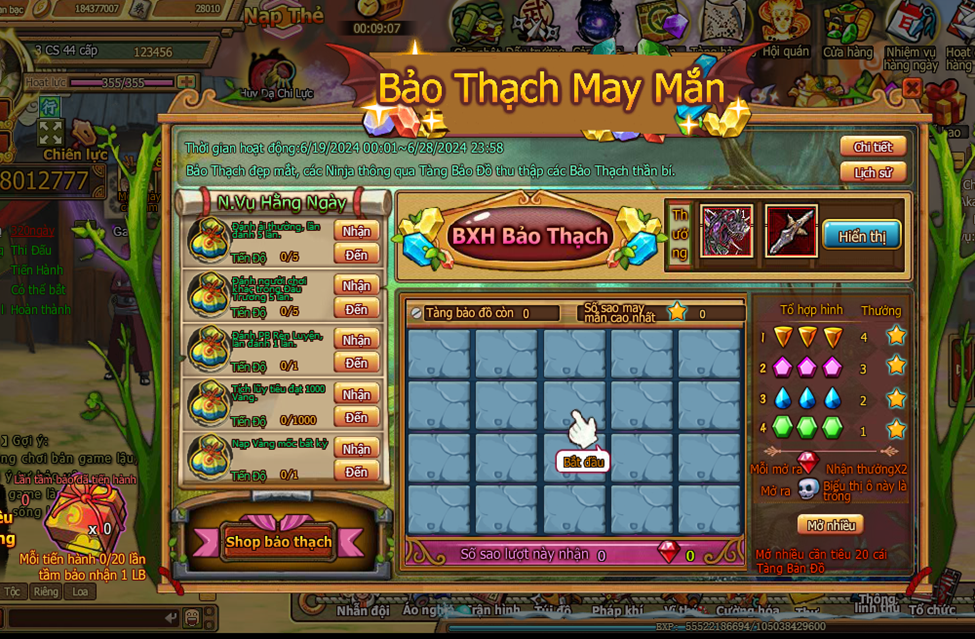Open the Chi tiết details button
Image resolution: width=975 pixels, height=639 pixels.
pyautogui.click(x=872, y=147)
